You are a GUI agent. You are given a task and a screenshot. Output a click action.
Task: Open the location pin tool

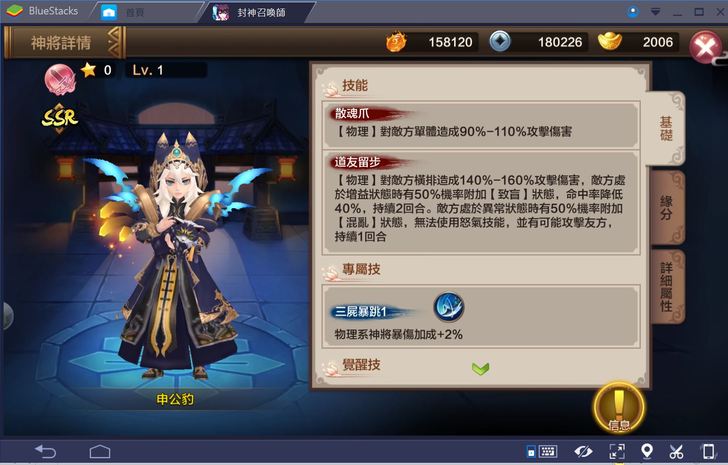point(646,451)
